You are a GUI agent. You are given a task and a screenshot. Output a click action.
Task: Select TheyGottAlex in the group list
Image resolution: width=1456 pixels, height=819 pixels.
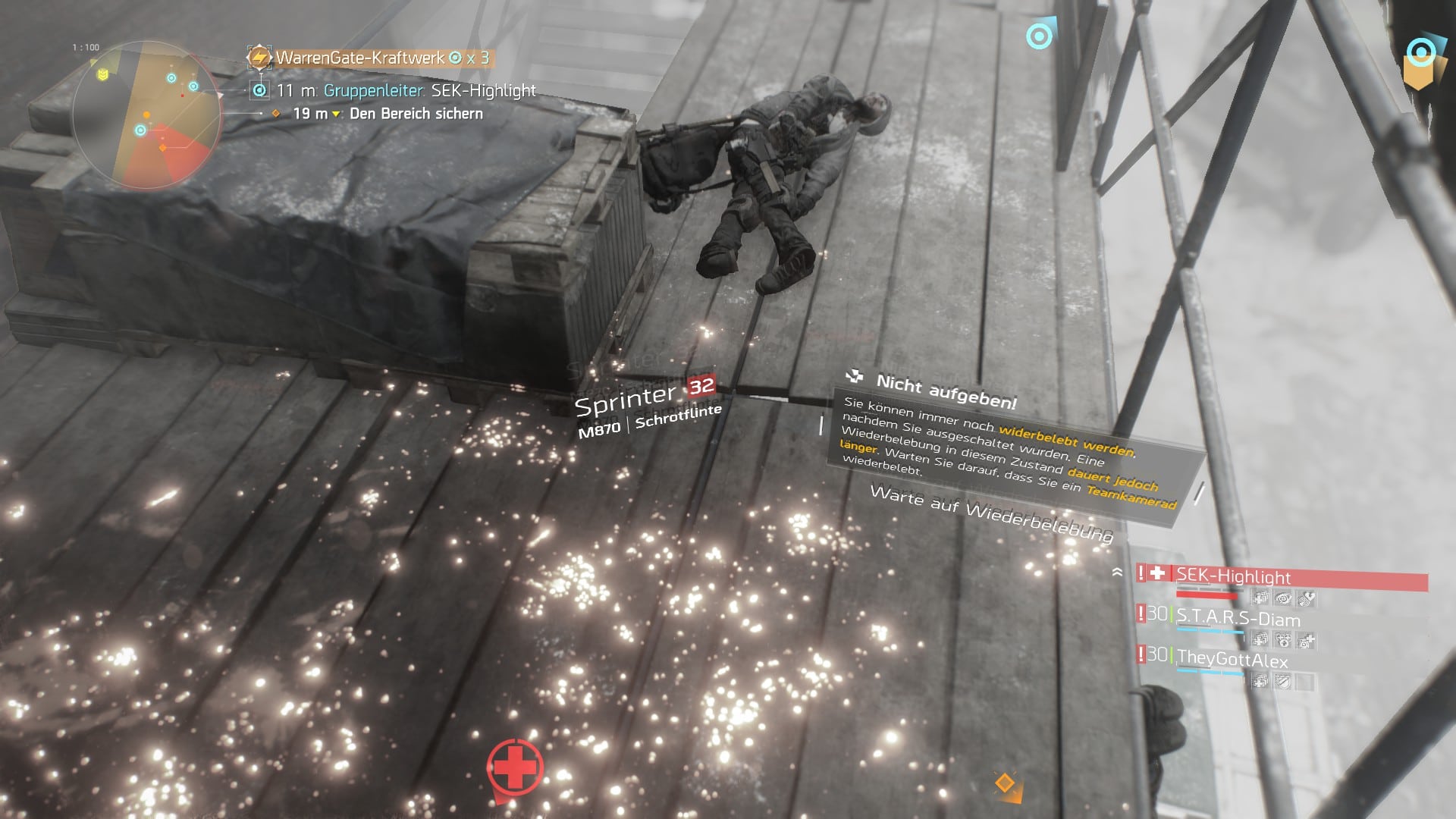[1232, 660]
